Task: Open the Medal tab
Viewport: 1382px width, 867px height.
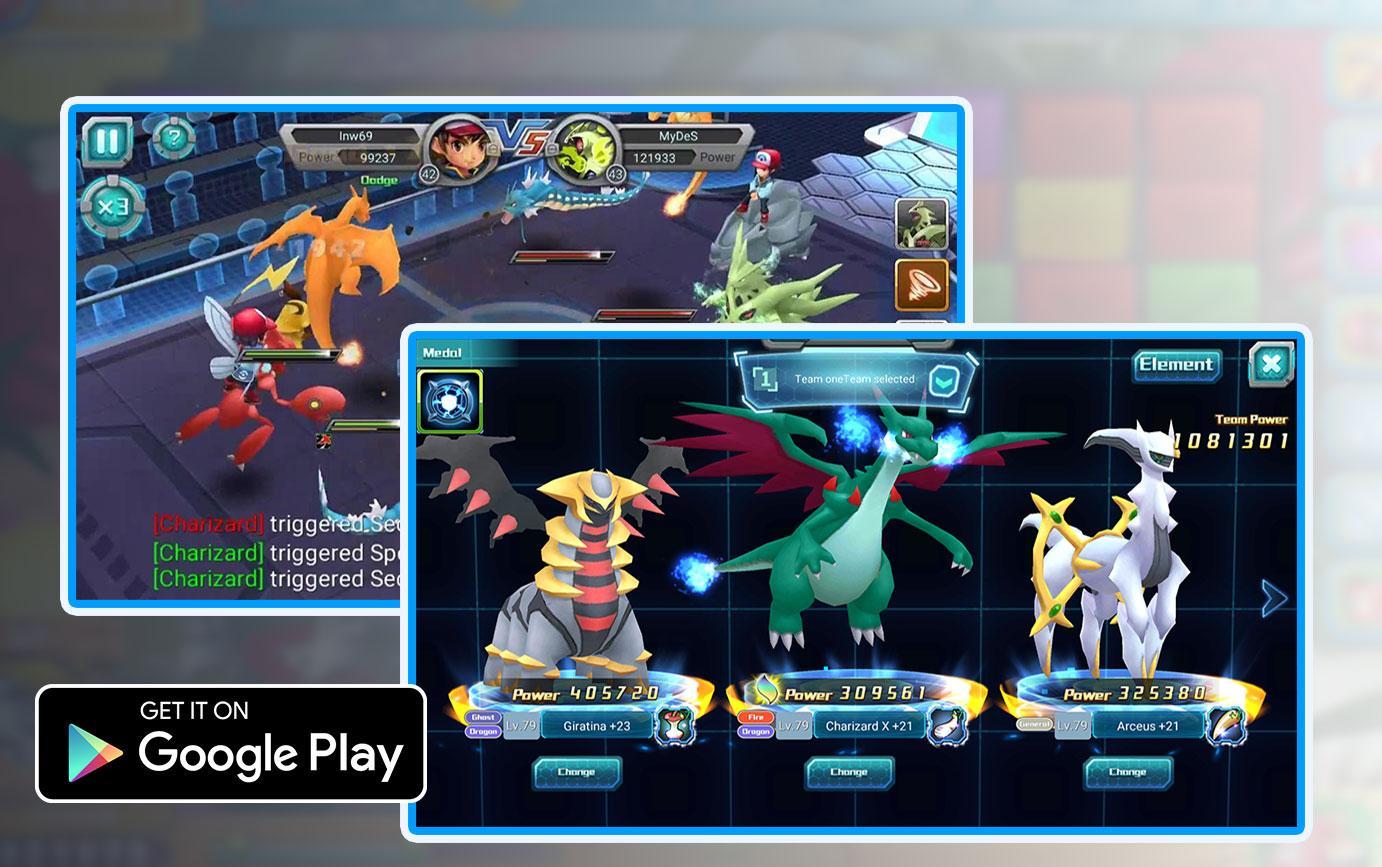Action: 444,352
